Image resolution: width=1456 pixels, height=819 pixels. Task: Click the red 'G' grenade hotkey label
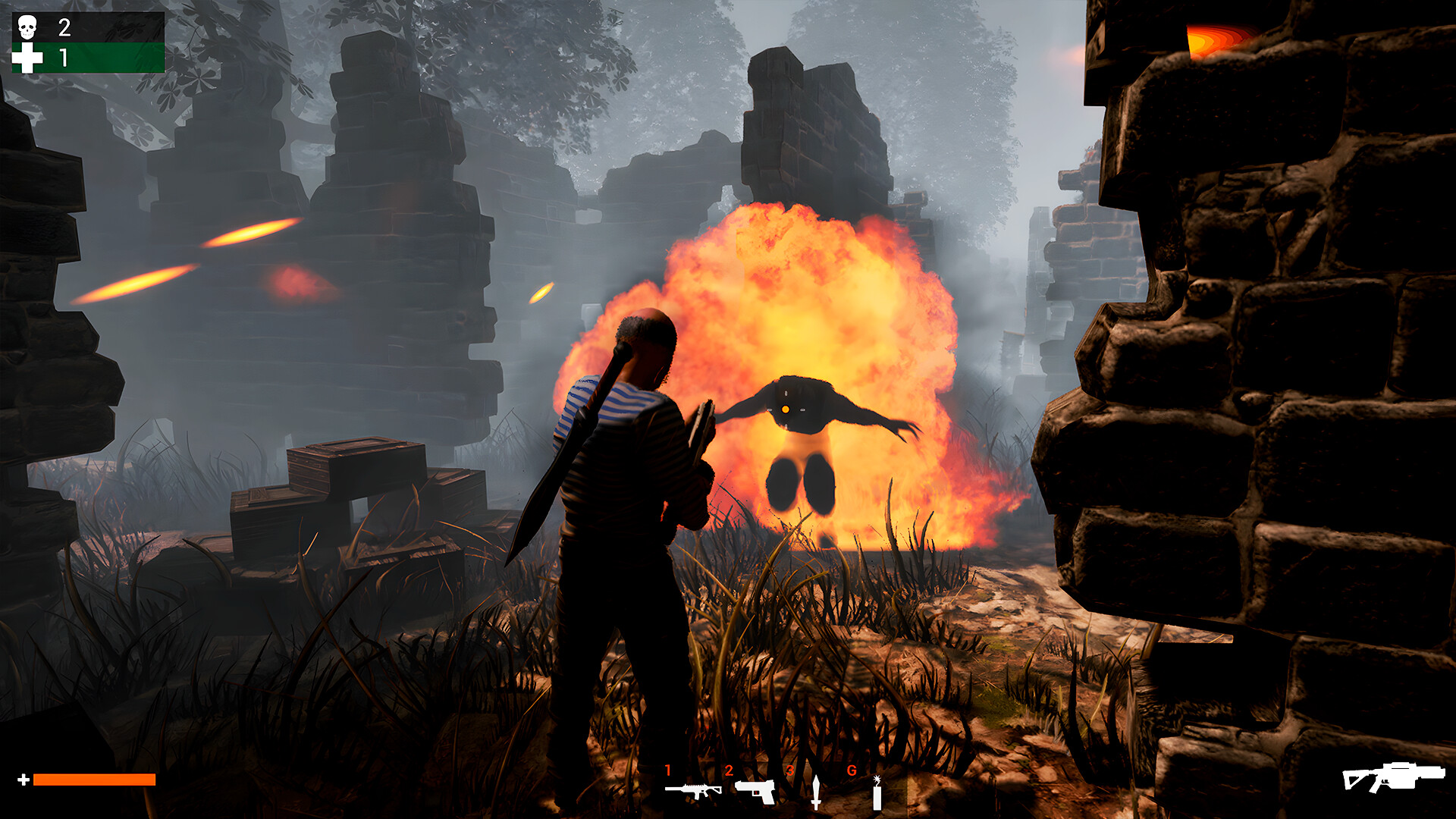(x=852, y=770)
